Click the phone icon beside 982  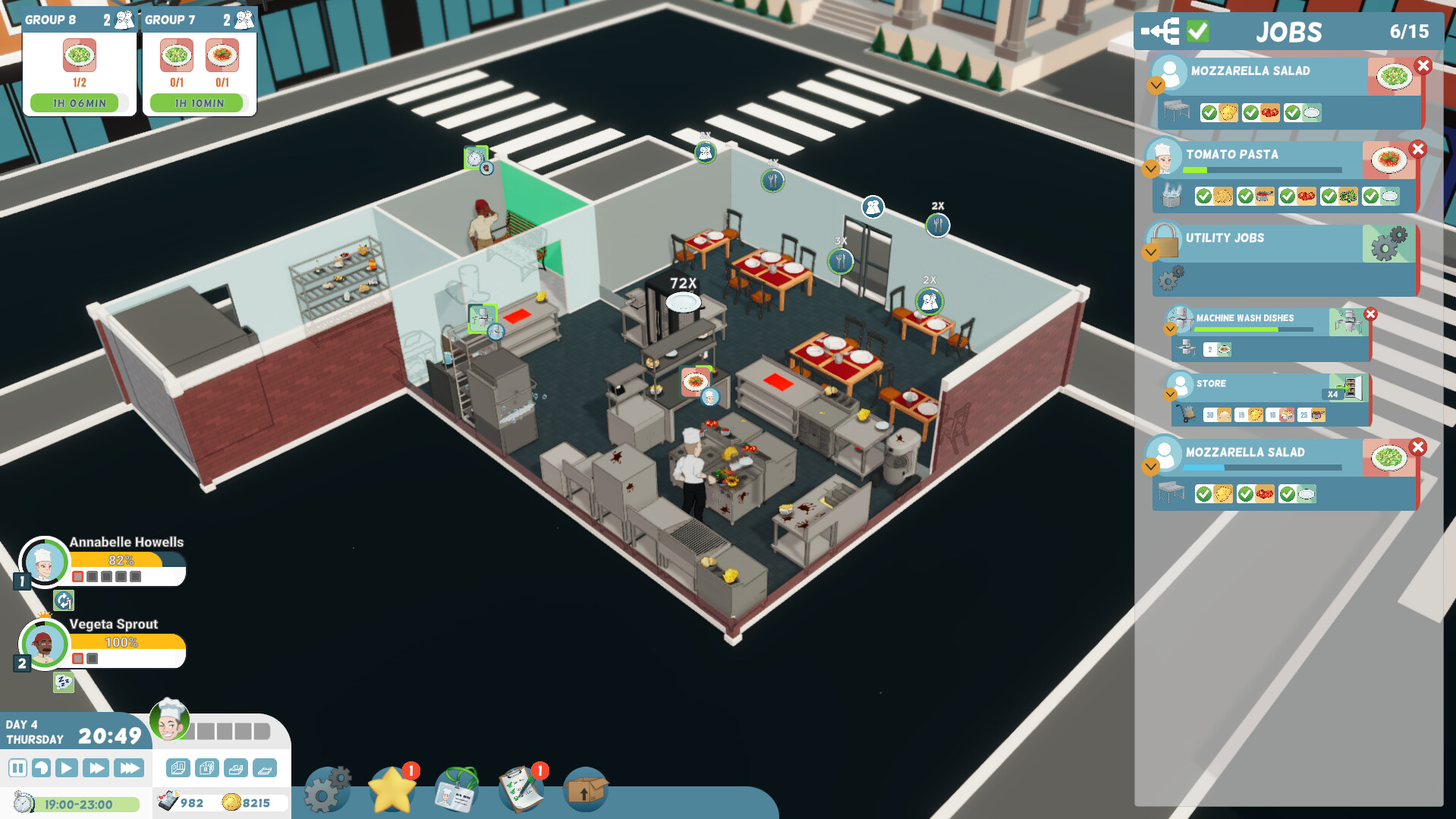pos(168,802)
